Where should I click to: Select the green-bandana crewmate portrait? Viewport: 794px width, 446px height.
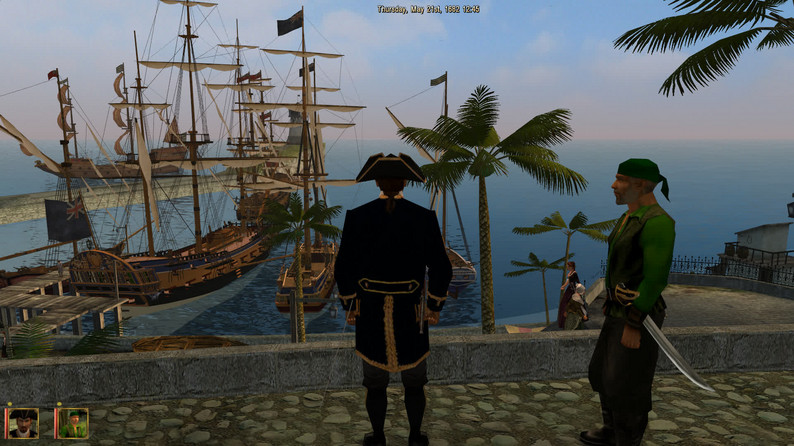click(x=72, y=422)
